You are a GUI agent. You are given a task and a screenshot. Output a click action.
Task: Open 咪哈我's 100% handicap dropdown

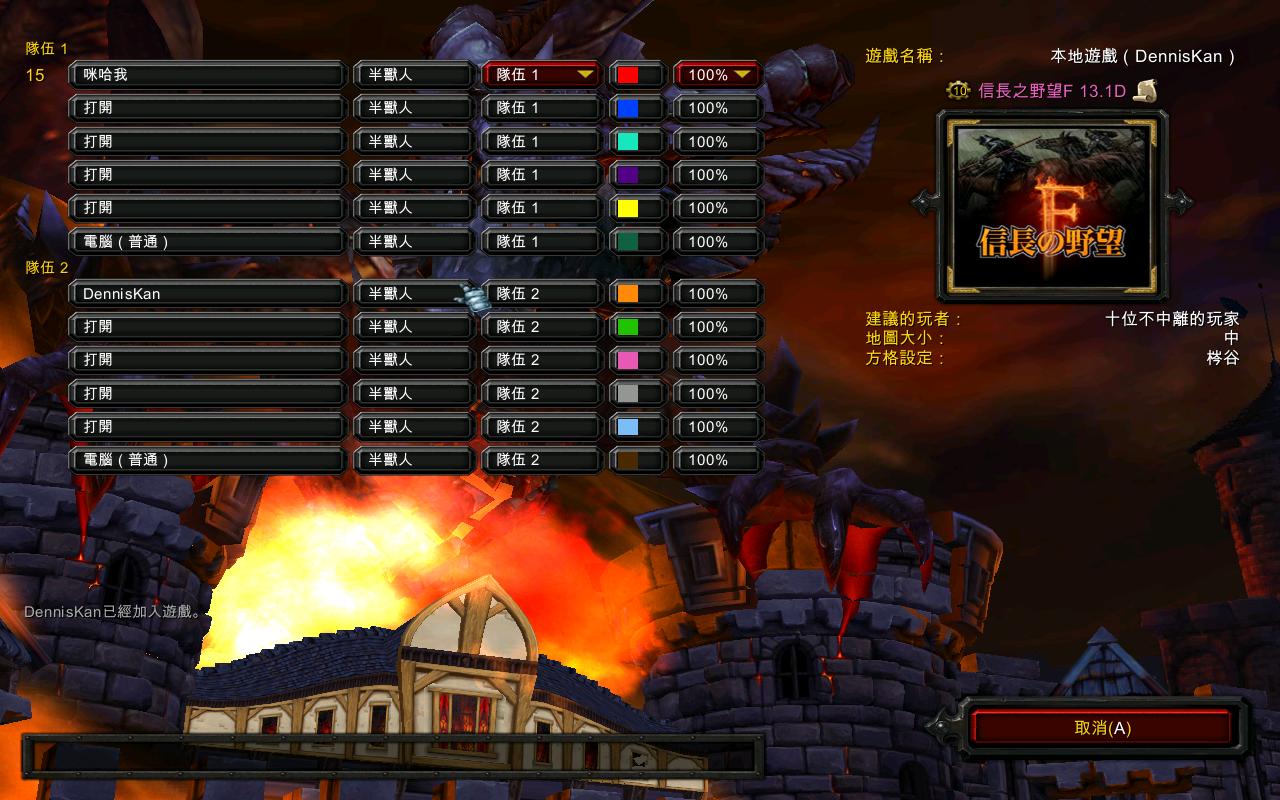pos(718,75)
